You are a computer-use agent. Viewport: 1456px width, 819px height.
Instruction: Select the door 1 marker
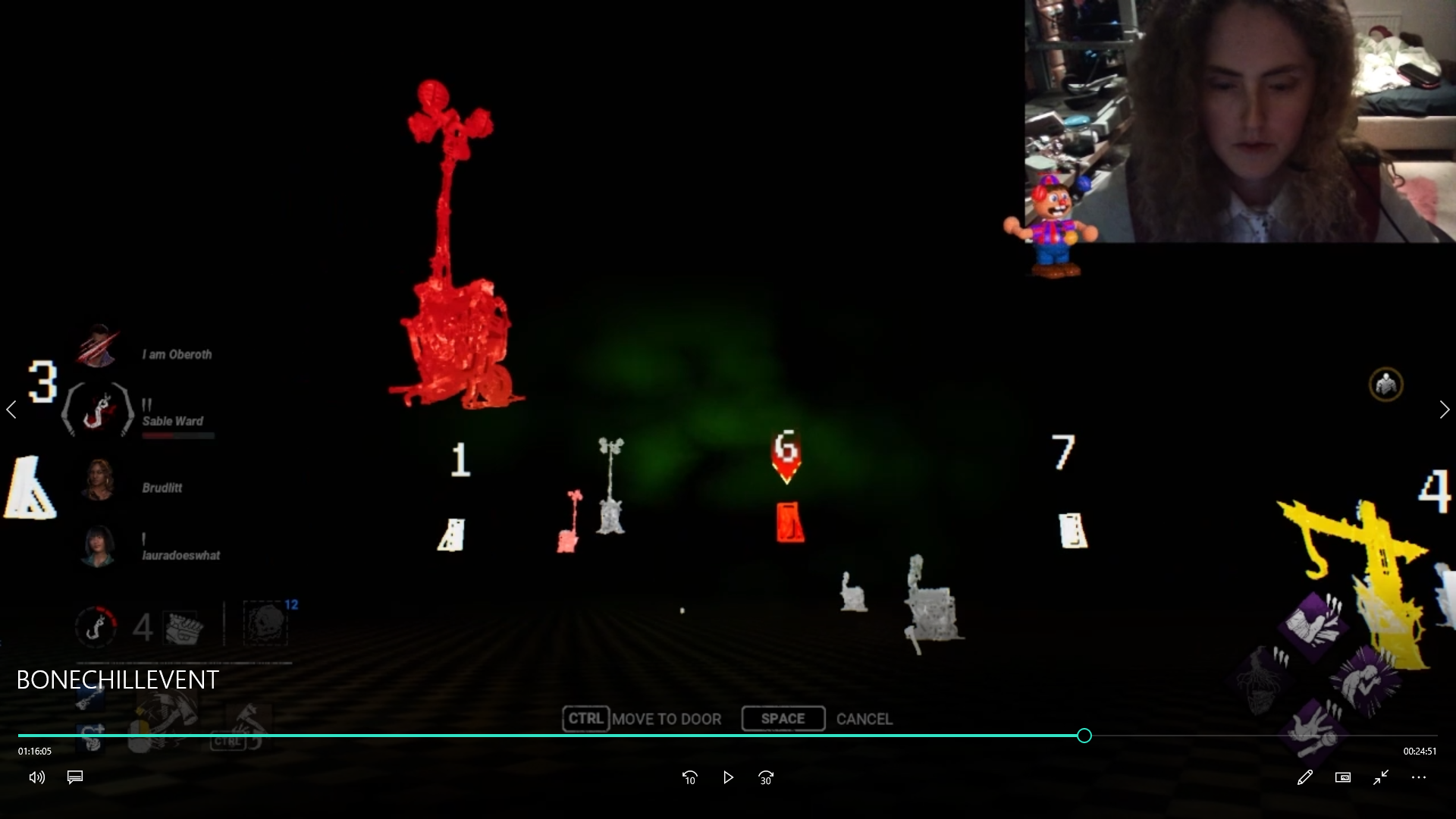pyautogui.click(x=453, y=534)
